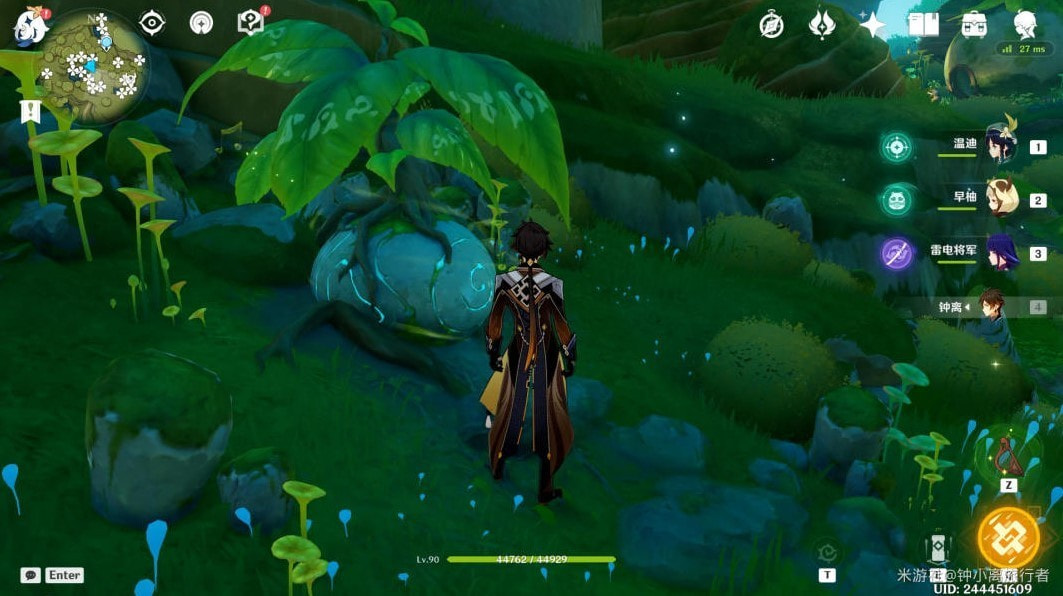The height and width of the screenshot is (596, 1063).
Task: Open the character profile head icon
Action: coord(1025,25)
